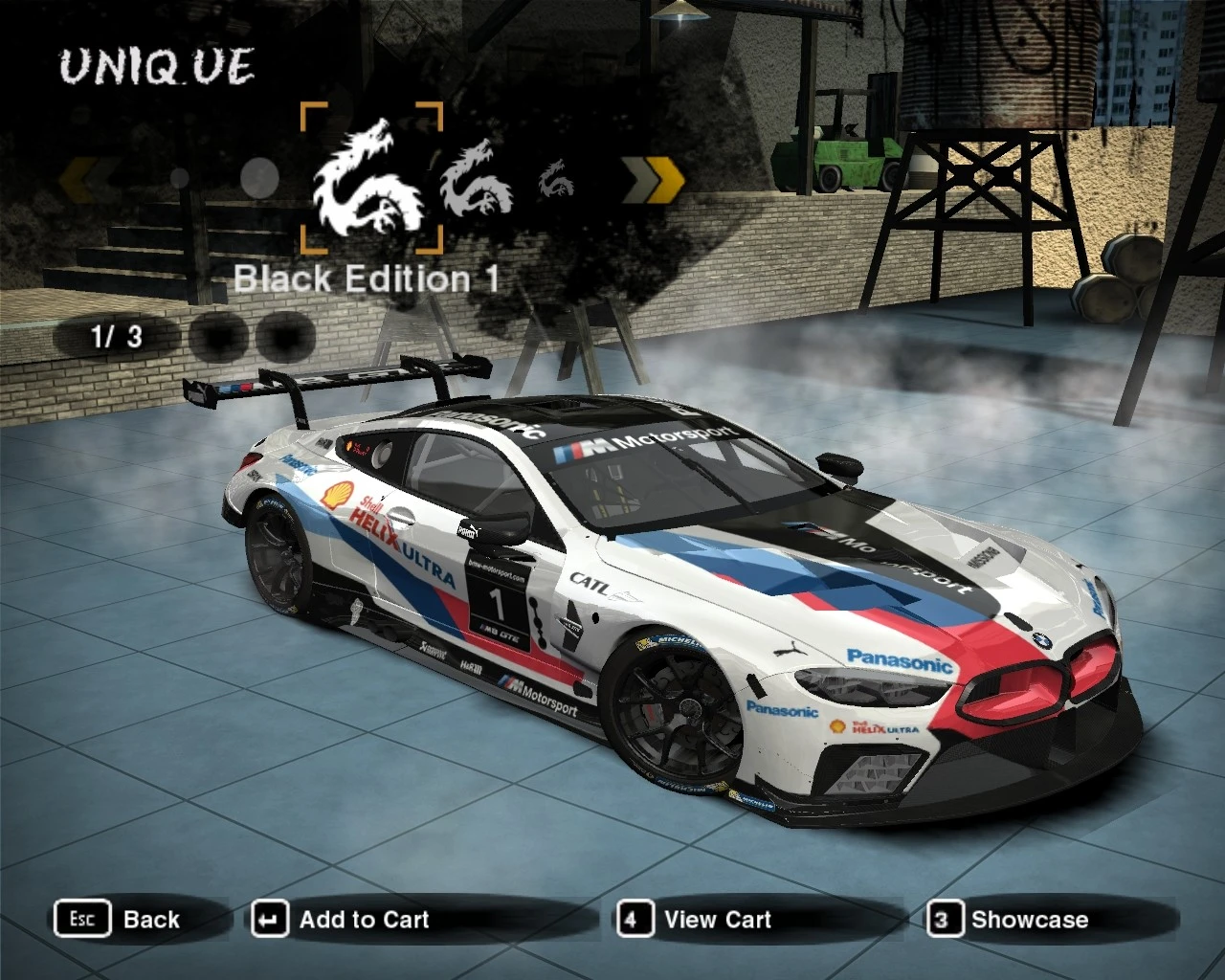Click the second dark dot beside the page counter

tap(284, 336)
